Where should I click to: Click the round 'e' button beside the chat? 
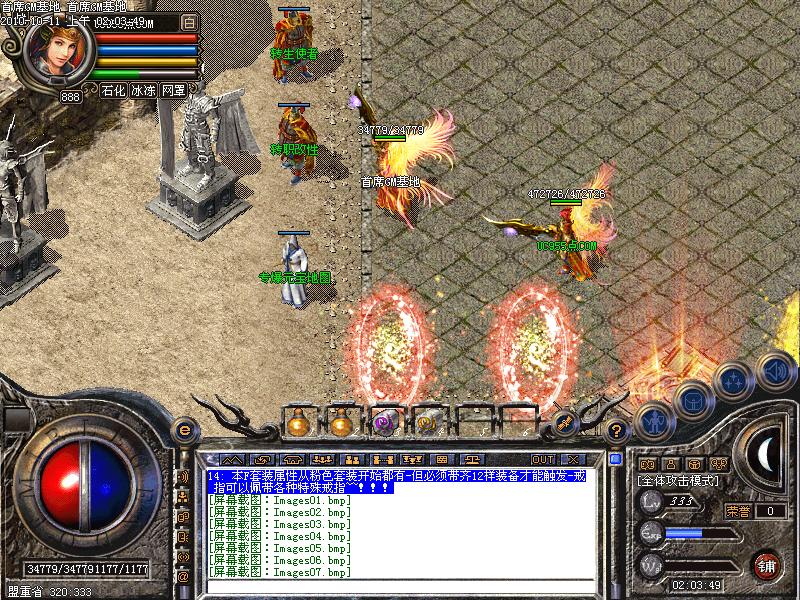click(x=184, y=429)
